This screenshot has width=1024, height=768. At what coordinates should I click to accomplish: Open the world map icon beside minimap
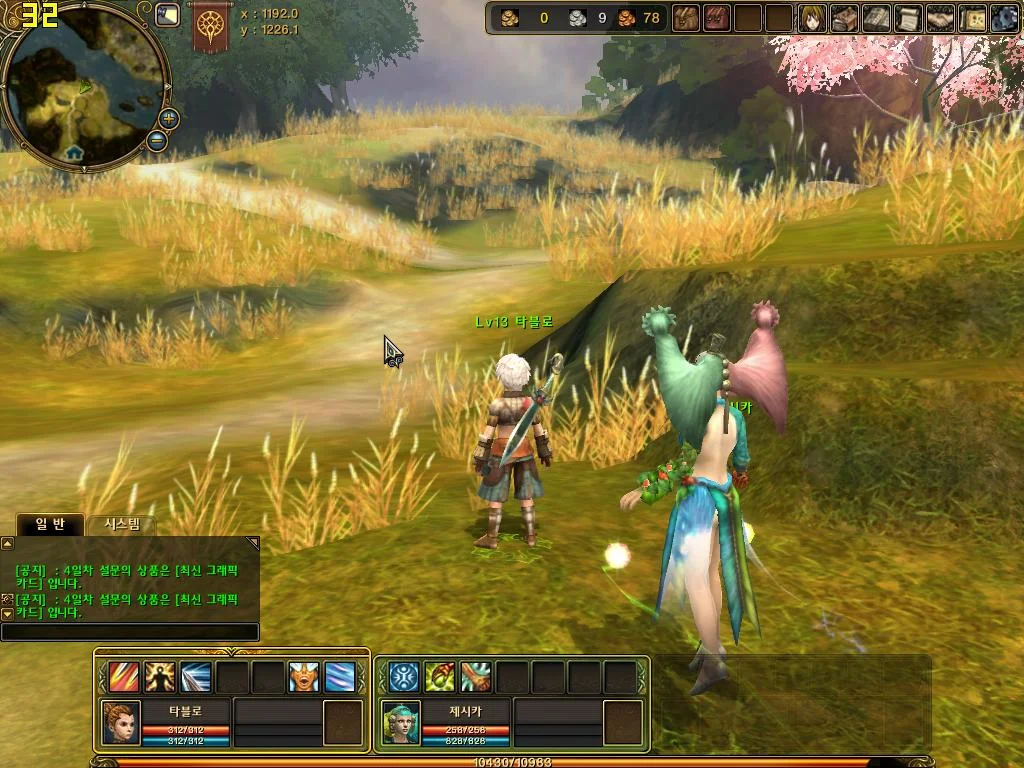pos(167,15)
